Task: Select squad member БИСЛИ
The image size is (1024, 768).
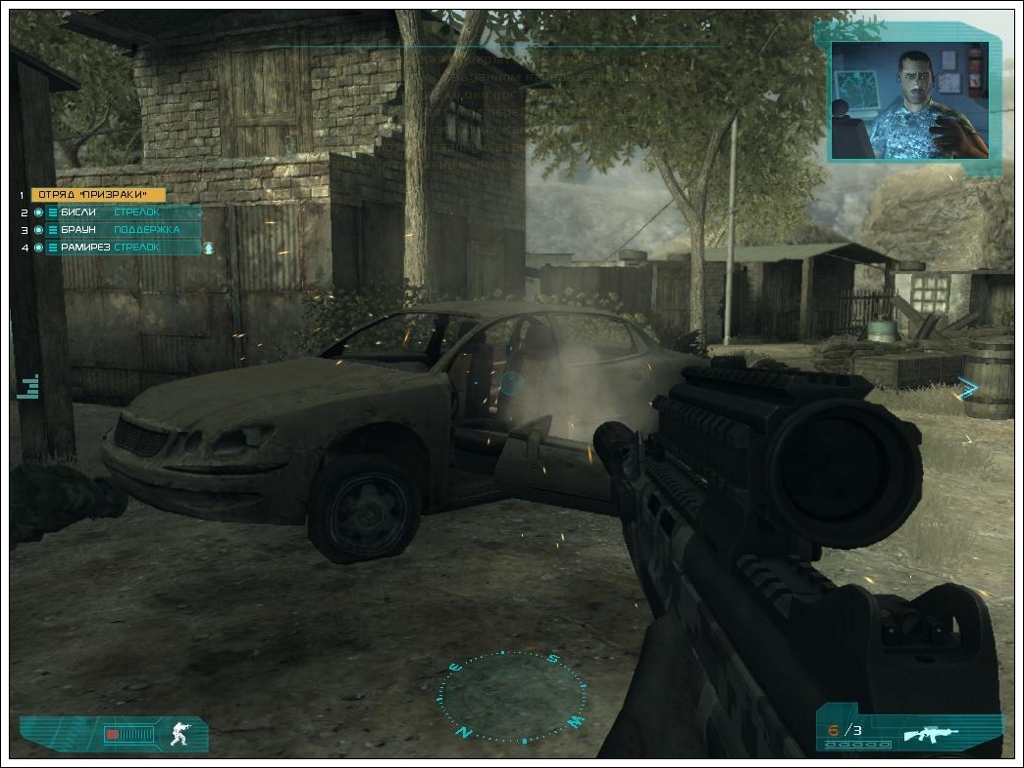Action: pyautogui.click(x=79, y=212)
